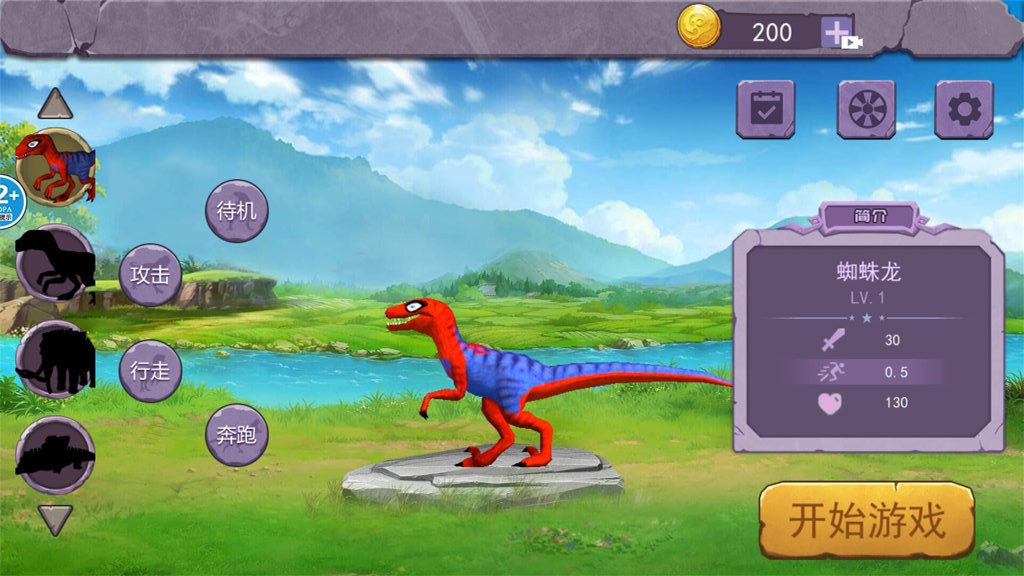Start the game with 开始游戏 button
This screenshot has width=1024, height=576.
point(866,520)
